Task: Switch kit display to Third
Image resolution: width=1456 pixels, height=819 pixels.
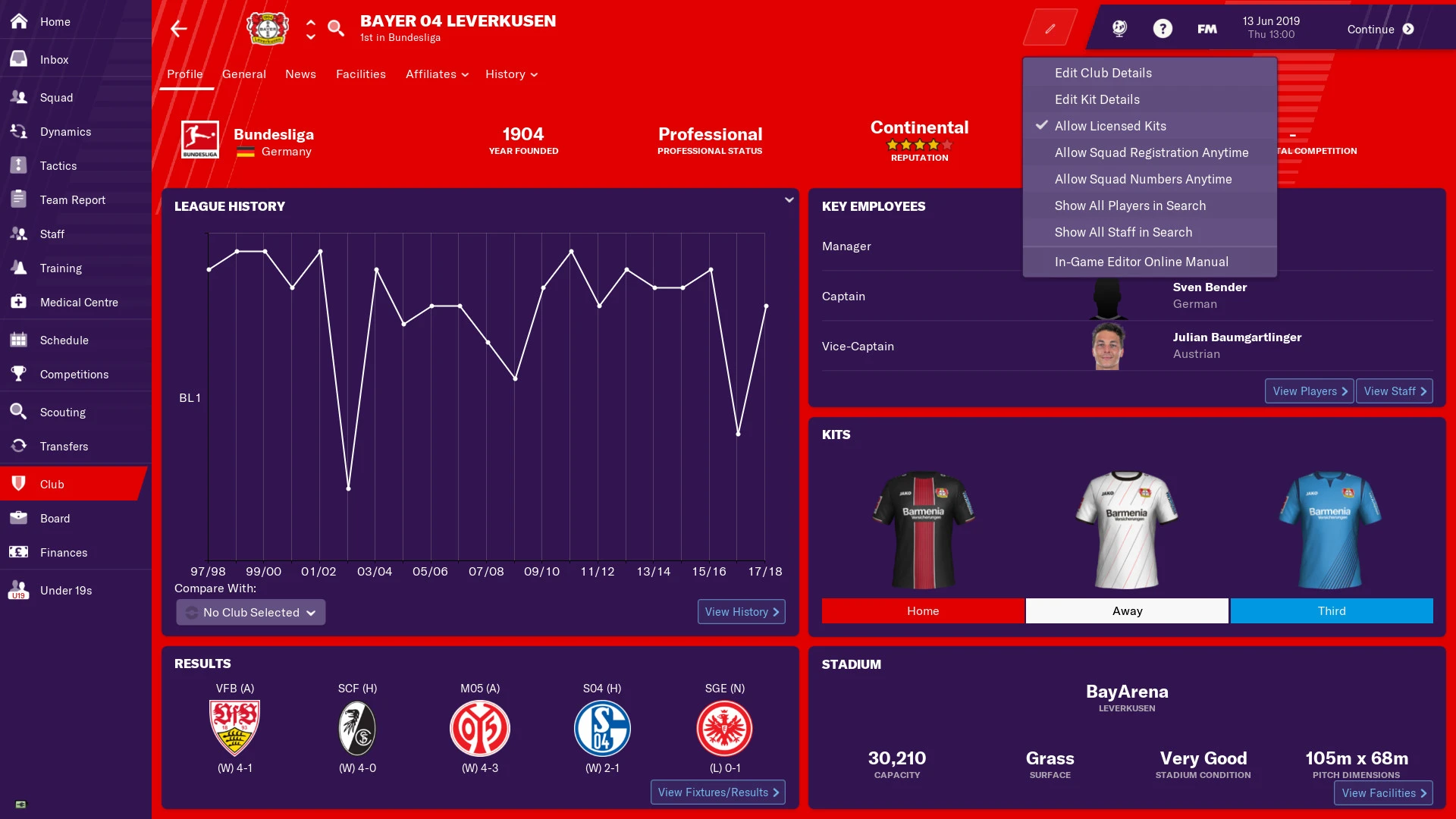Action: point(1331,610)
